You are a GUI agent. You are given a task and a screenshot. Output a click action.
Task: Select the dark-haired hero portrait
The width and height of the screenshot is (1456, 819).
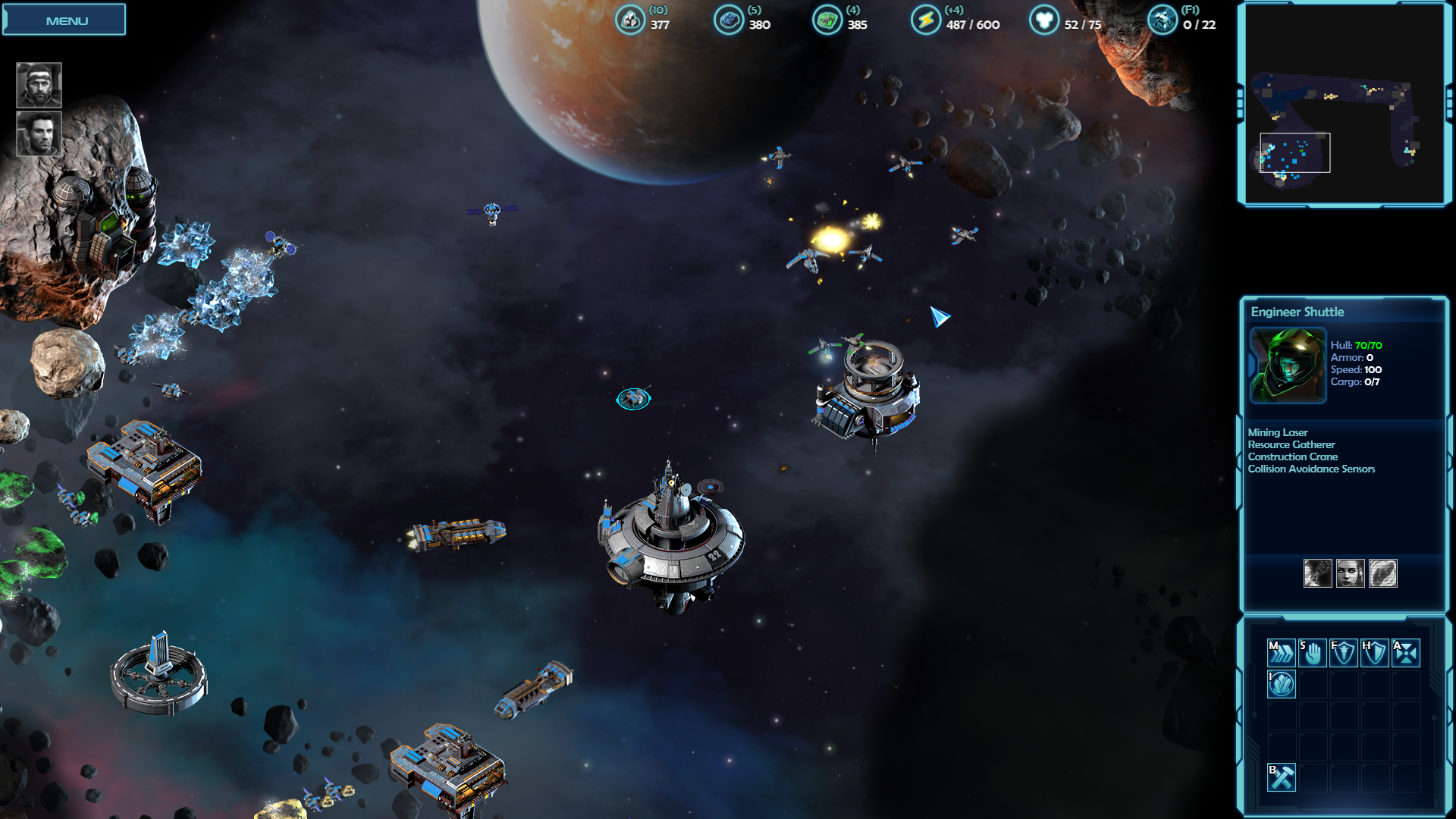click(39, 134)
